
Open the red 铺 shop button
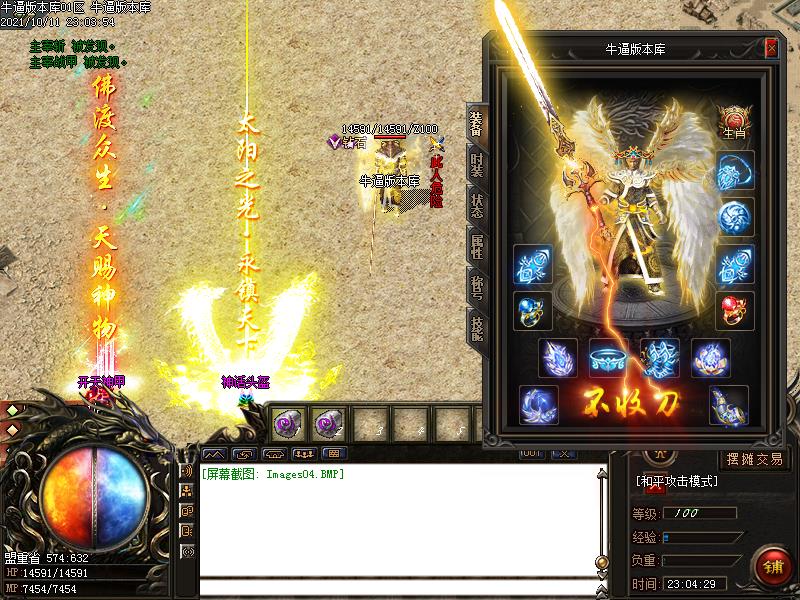(x=770, y=565)
